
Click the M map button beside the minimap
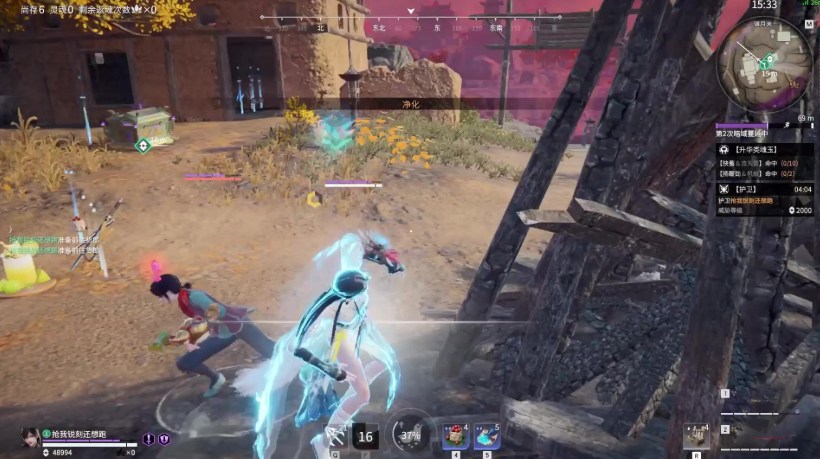[808, 24]
